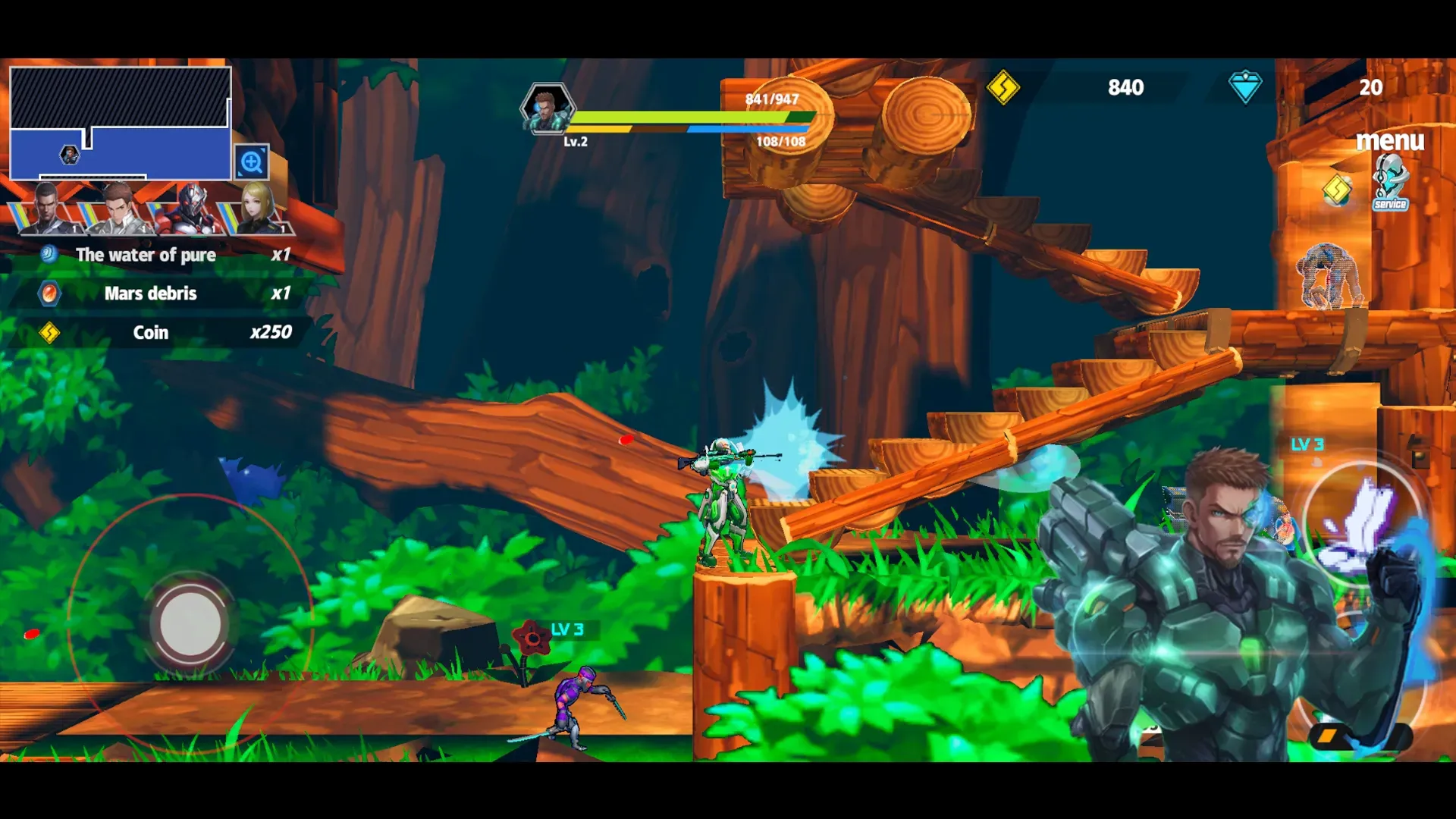Viewport: 1456px width, 819px height.
Task: Click the yellow coin currency icon showing 840
Action: 1003,87
